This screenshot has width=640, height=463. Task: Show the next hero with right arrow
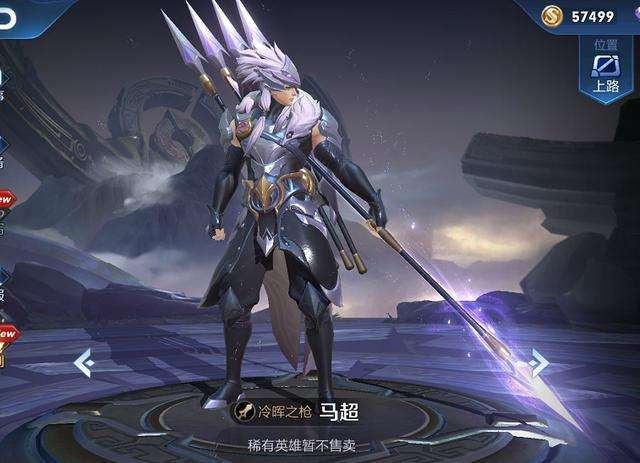[539, 362]
